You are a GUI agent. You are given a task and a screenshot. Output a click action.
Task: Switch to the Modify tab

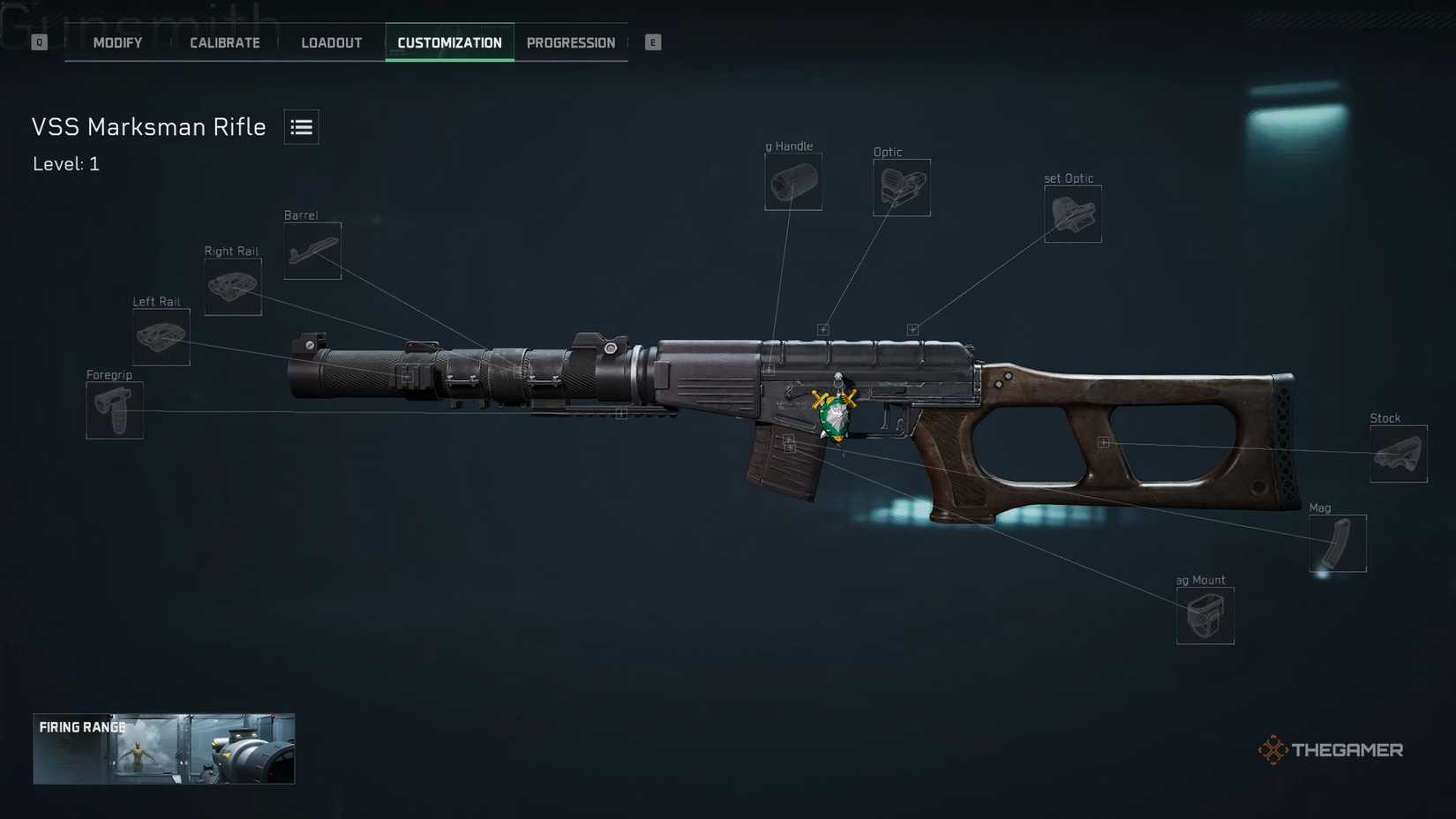116,41
